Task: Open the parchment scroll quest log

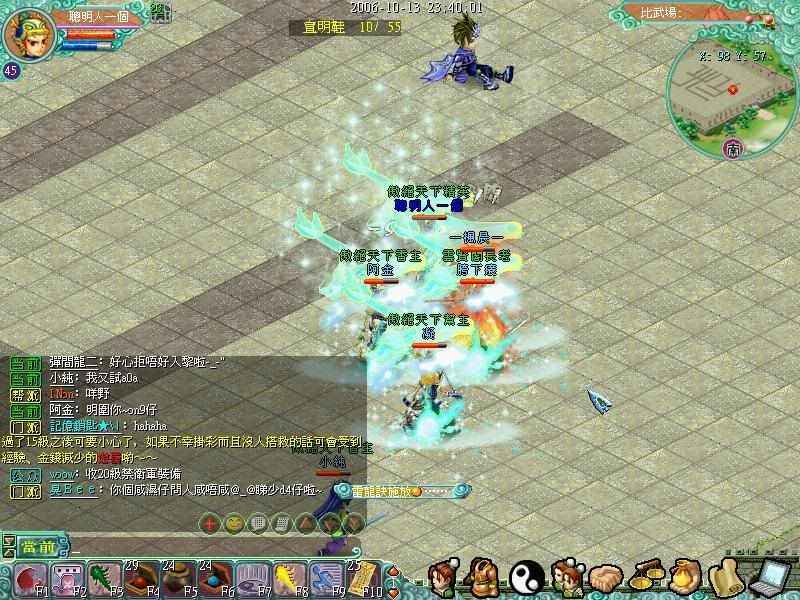Action: click(727, 577)
